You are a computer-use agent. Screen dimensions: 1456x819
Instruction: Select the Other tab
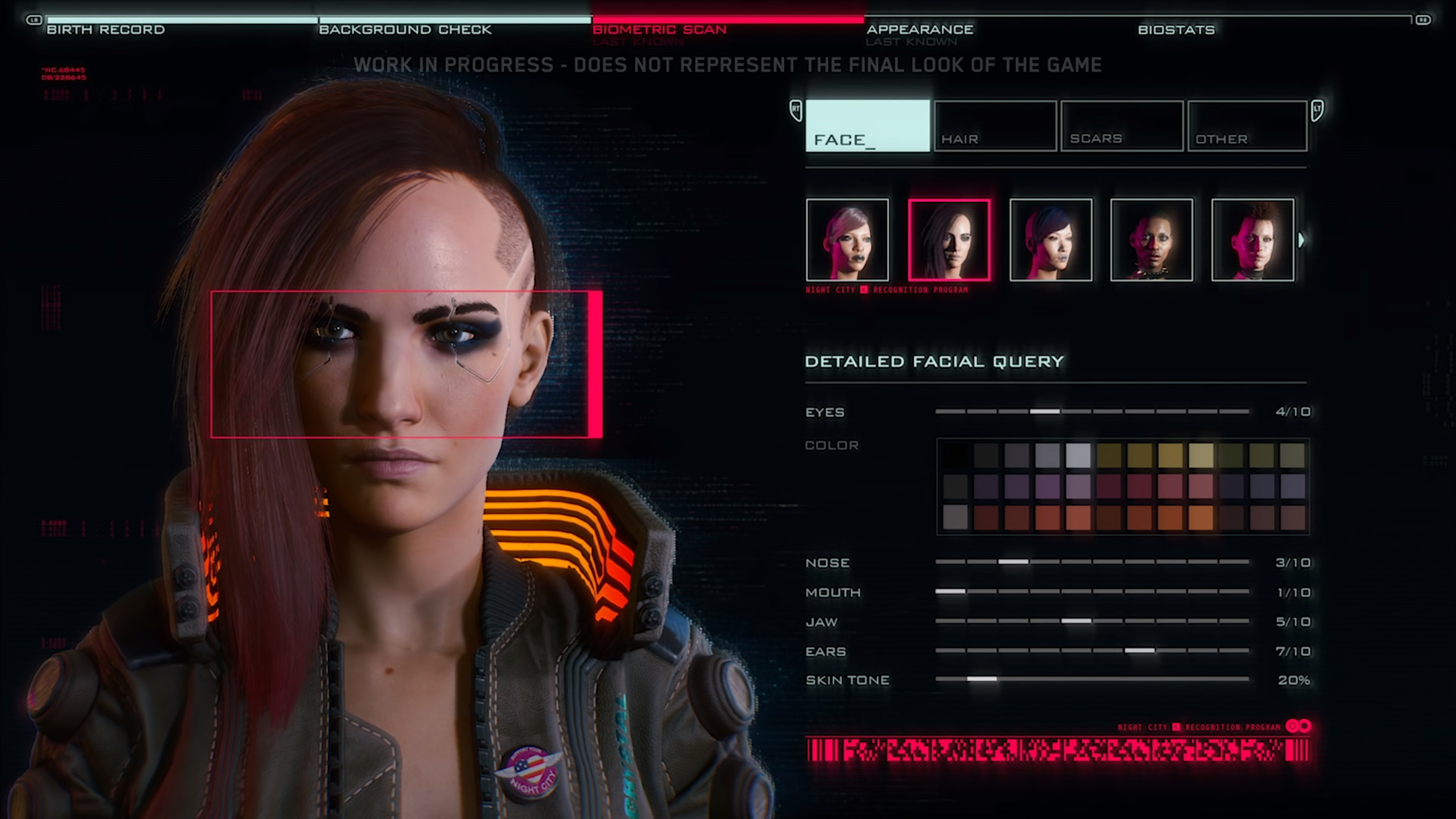[1247, 126]
